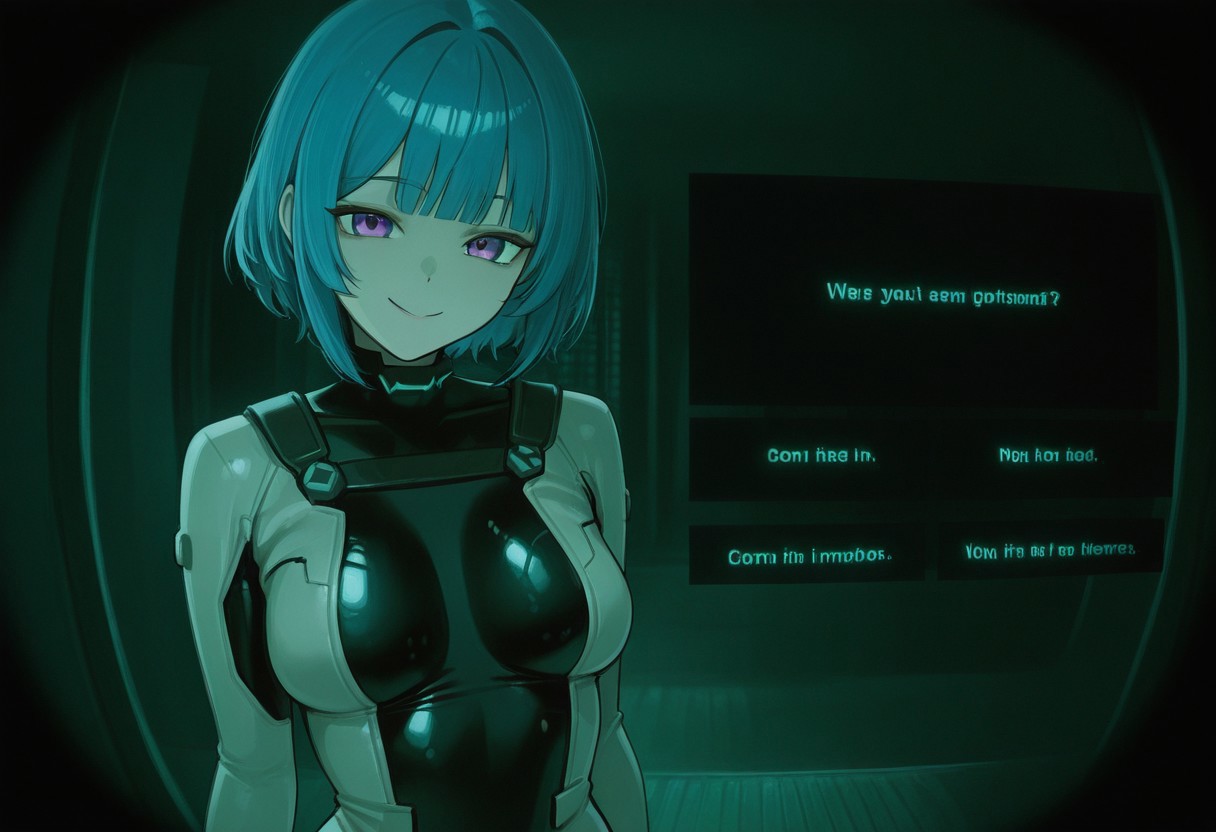The image size is (1216, 832).
Task: Choose the "Coni hre in." dialogue reply
Action: coord(821,456)
